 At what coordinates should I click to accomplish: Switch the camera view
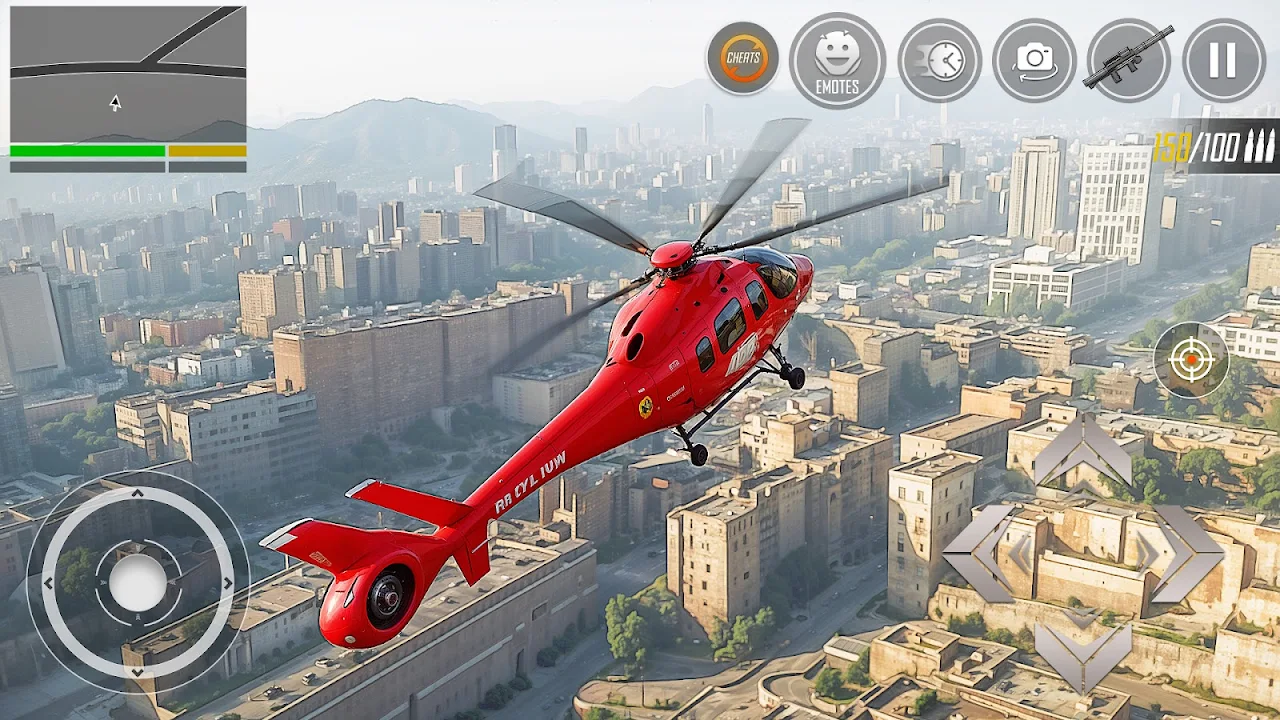coord(1034,60)
